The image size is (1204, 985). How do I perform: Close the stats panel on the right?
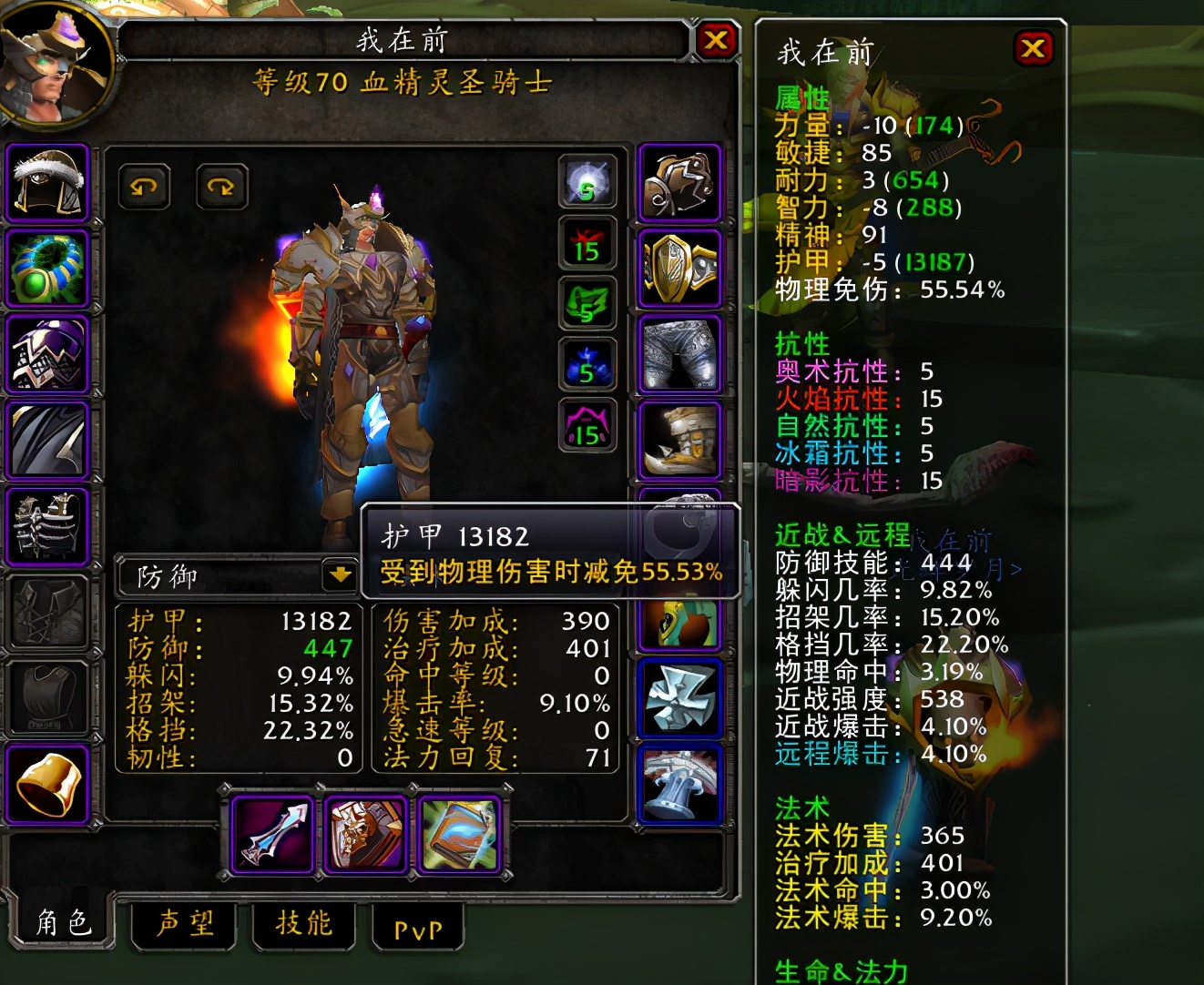[x=1033, y=47]
